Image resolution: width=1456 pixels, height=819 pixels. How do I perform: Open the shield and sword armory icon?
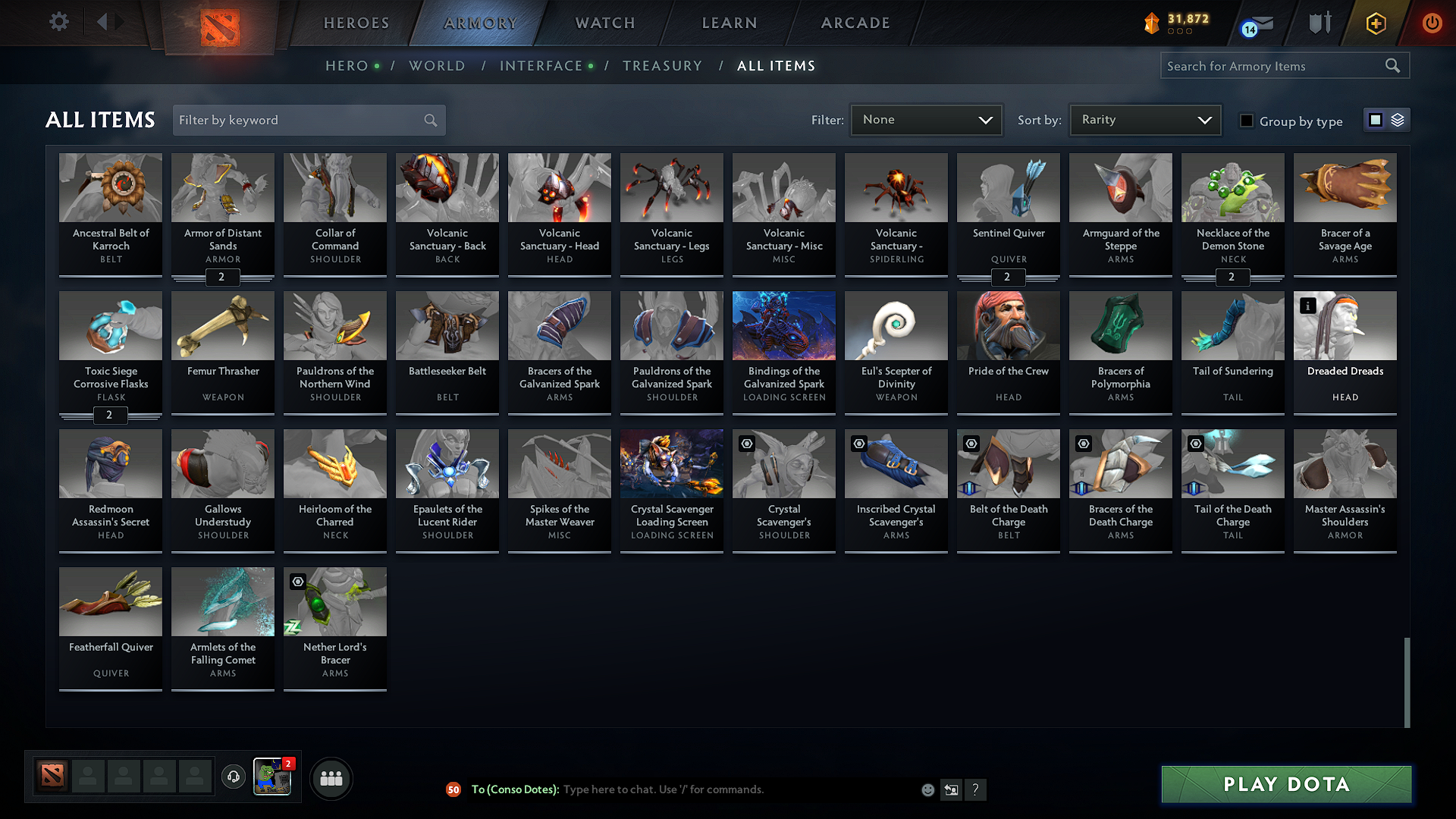[x=1319, y=23]
